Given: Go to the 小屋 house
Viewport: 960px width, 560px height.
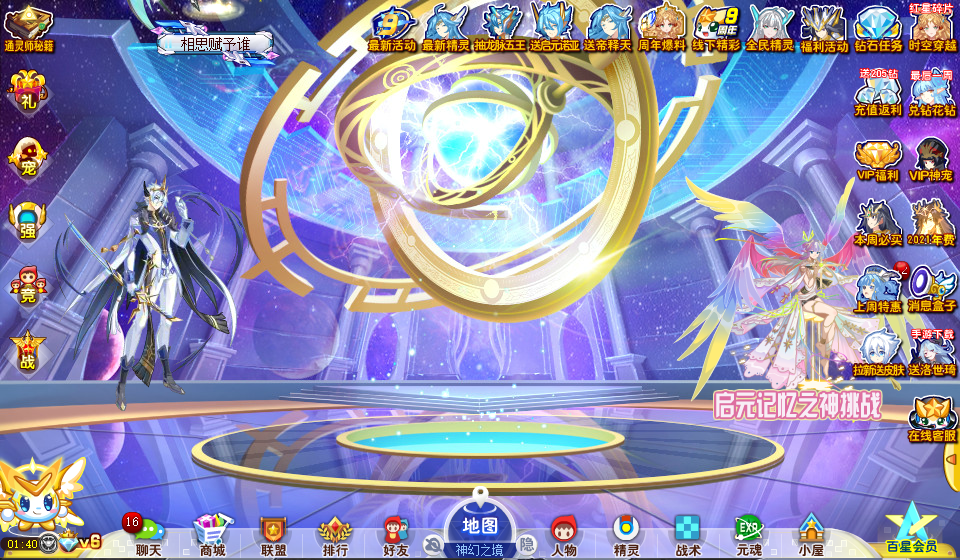Looking at the screenshot, I should coord(810,535).
